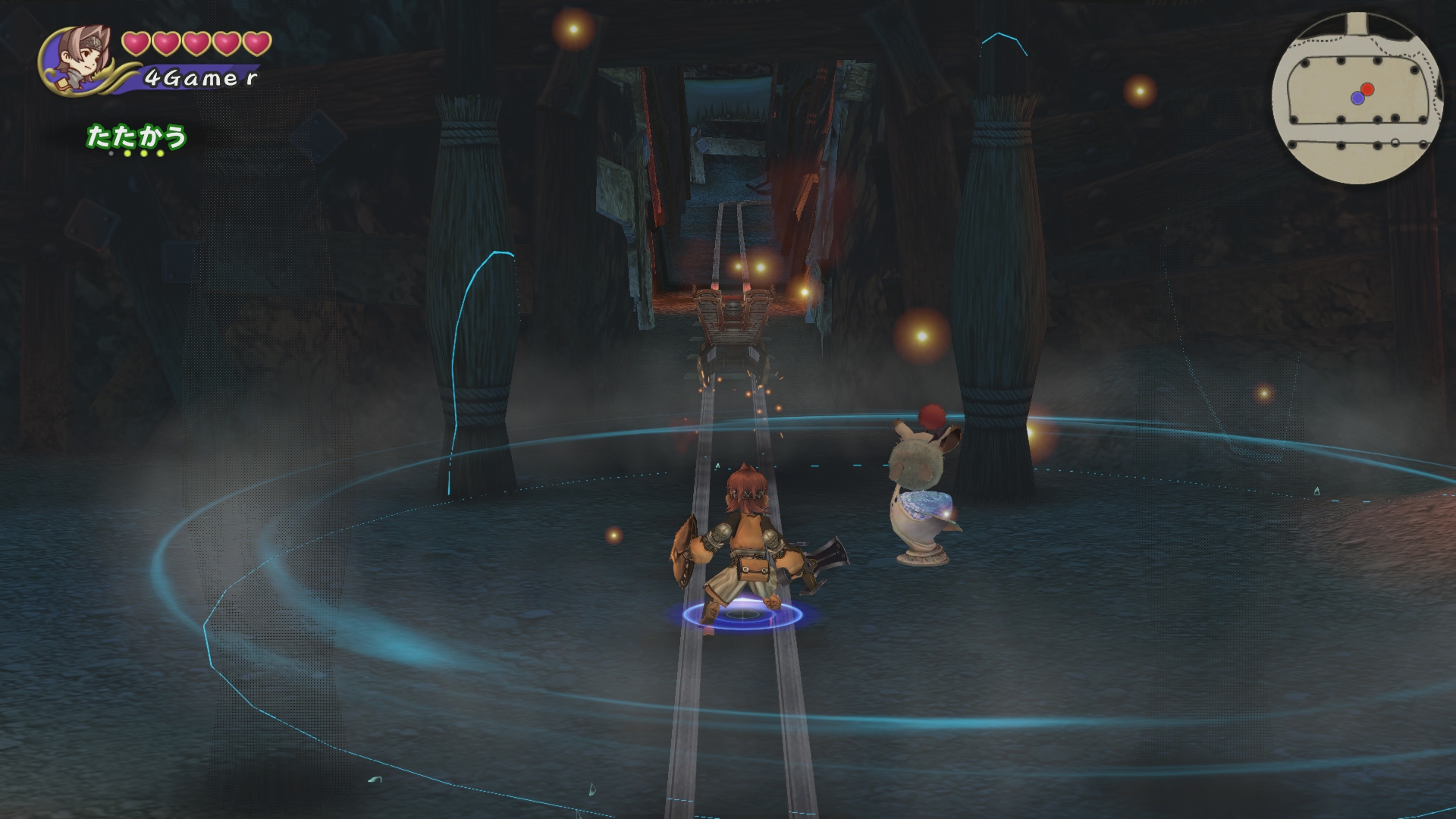Click the hollow white marker on the minimap
Image resolution: width=1456 pixels, height=819 pixels.
click(x=1395, y=142)
